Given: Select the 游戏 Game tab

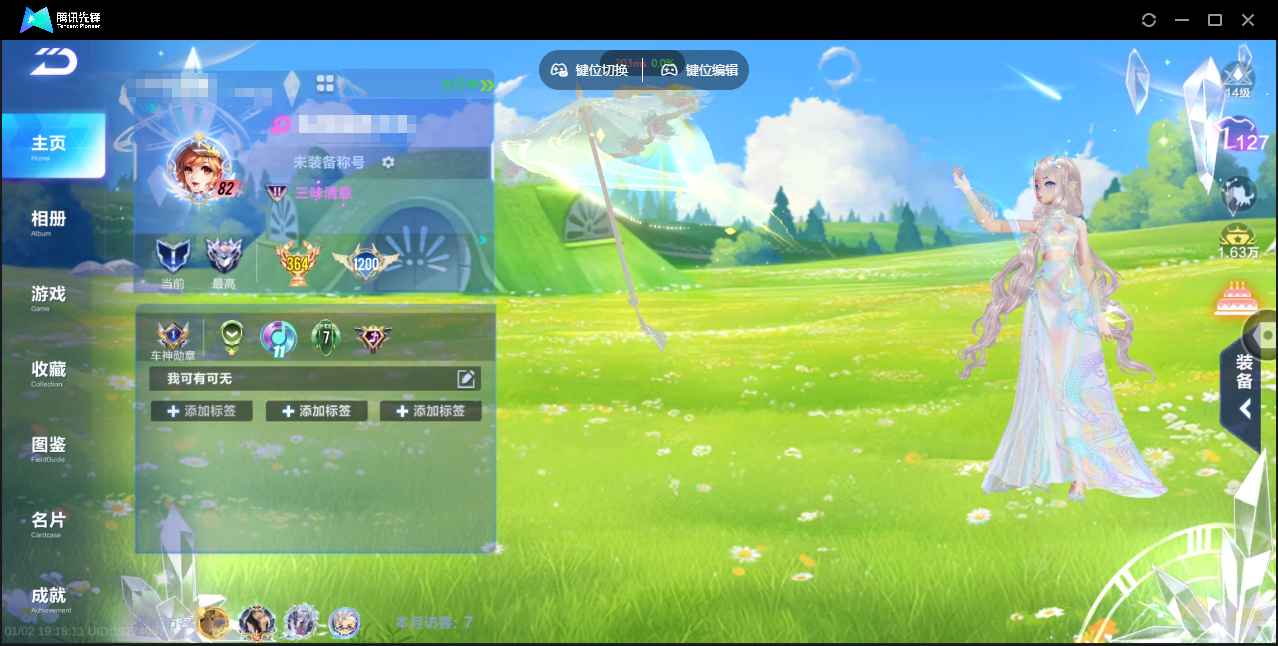Looking at the screenshot, I should click(x=48, y=296).
